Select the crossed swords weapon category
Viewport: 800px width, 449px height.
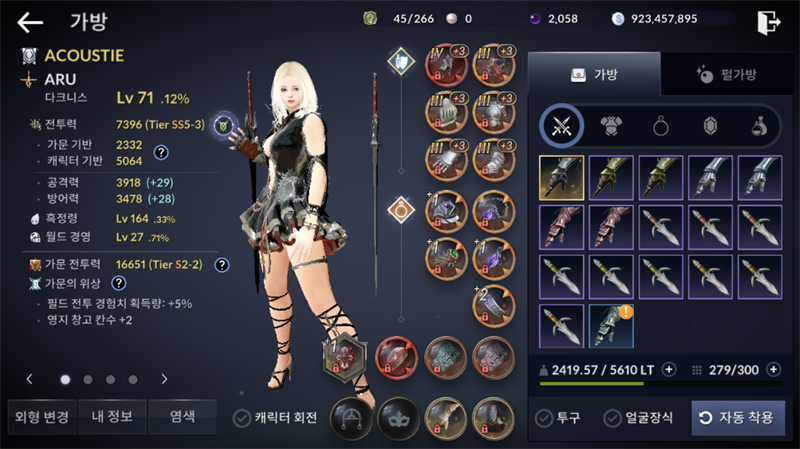562,125
